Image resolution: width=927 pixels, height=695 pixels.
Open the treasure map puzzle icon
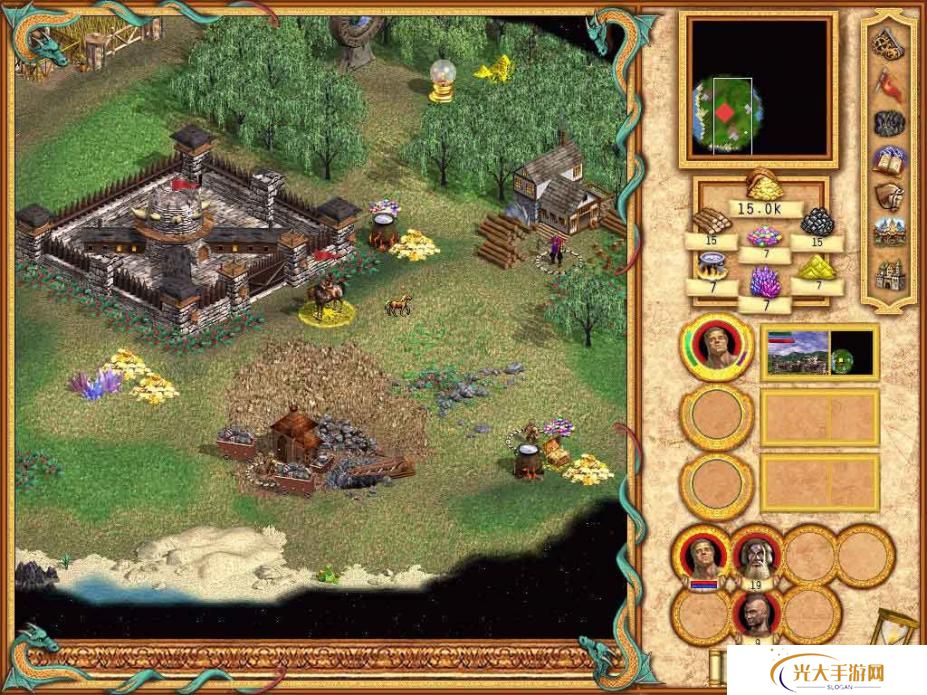(886, 43)
